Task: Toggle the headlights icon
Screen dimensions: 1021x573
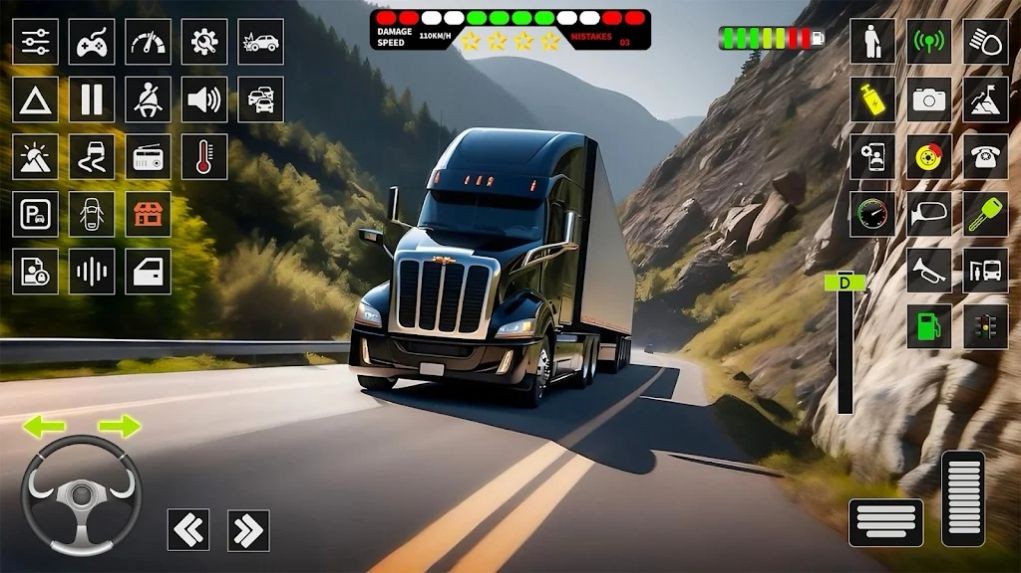Action: [x=985, y=42]
